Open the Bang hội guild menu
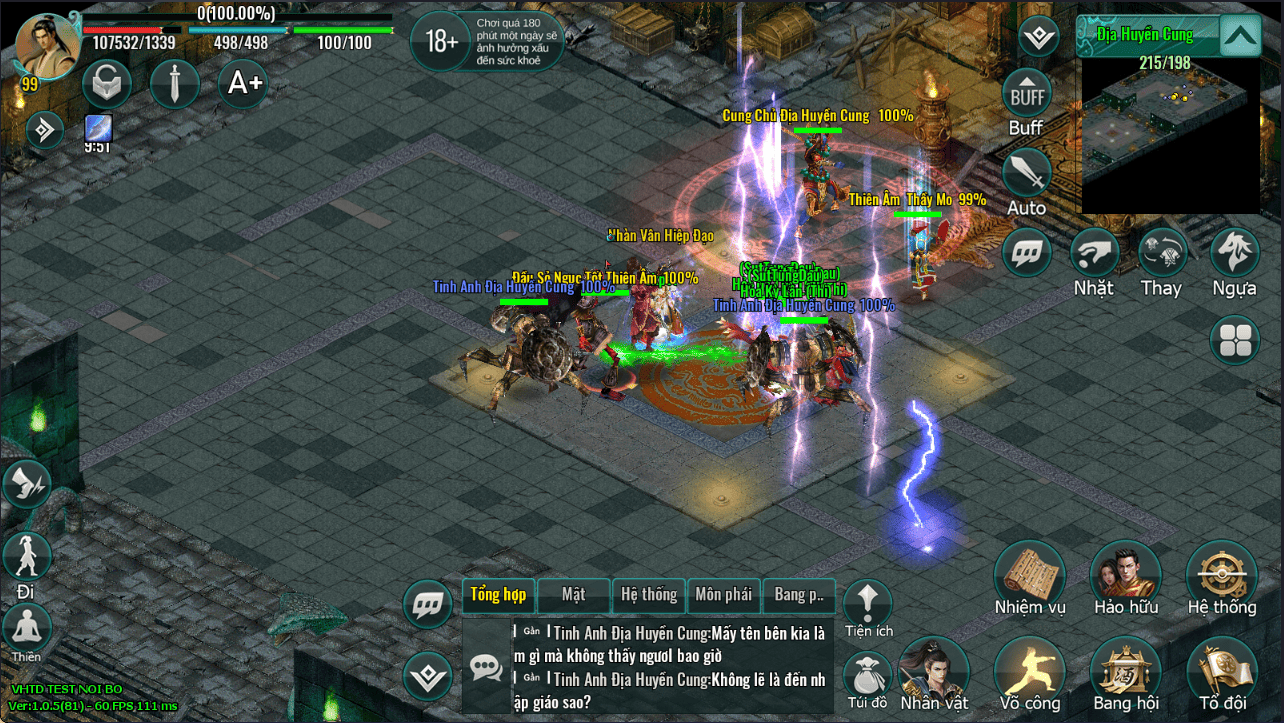 [1125, 669]
